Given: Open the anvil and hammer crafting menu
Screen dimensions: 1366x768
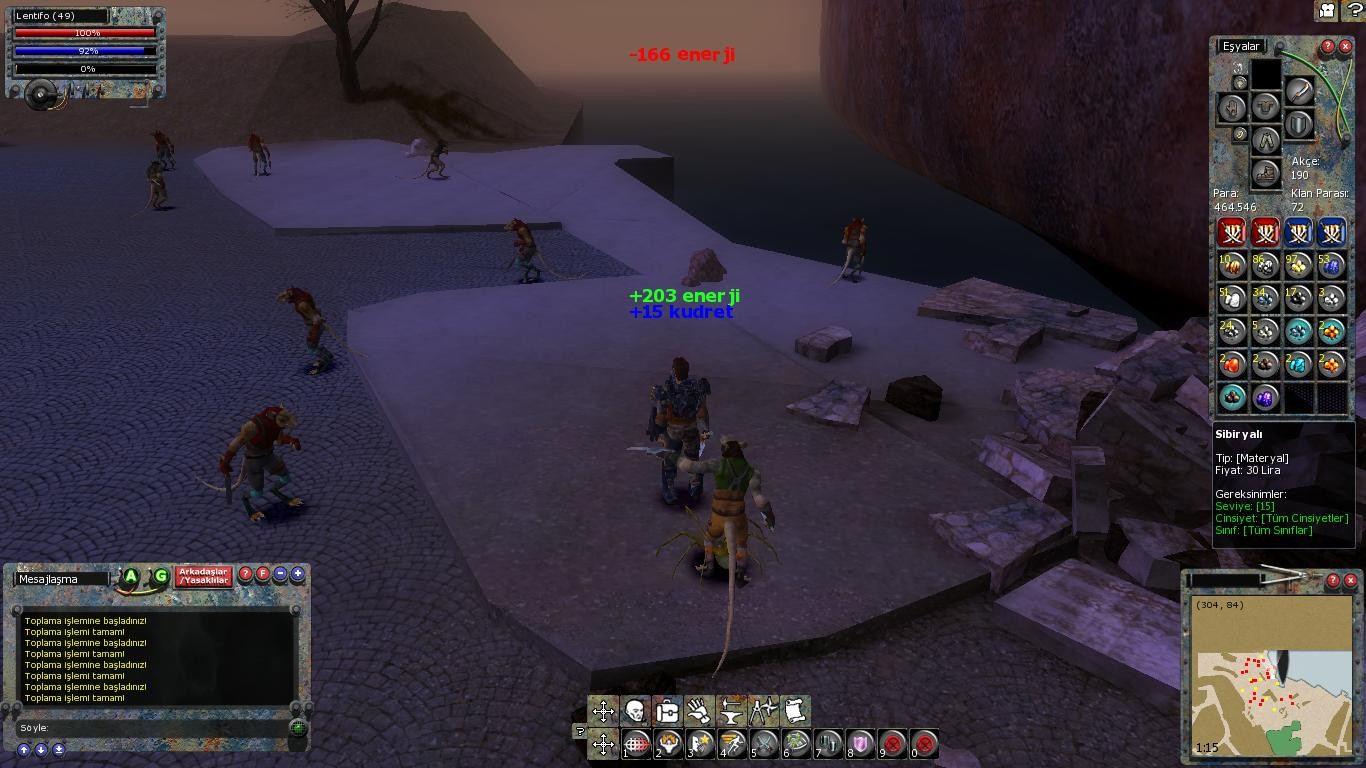Looking at the screenshot, I should click(731, 711).
